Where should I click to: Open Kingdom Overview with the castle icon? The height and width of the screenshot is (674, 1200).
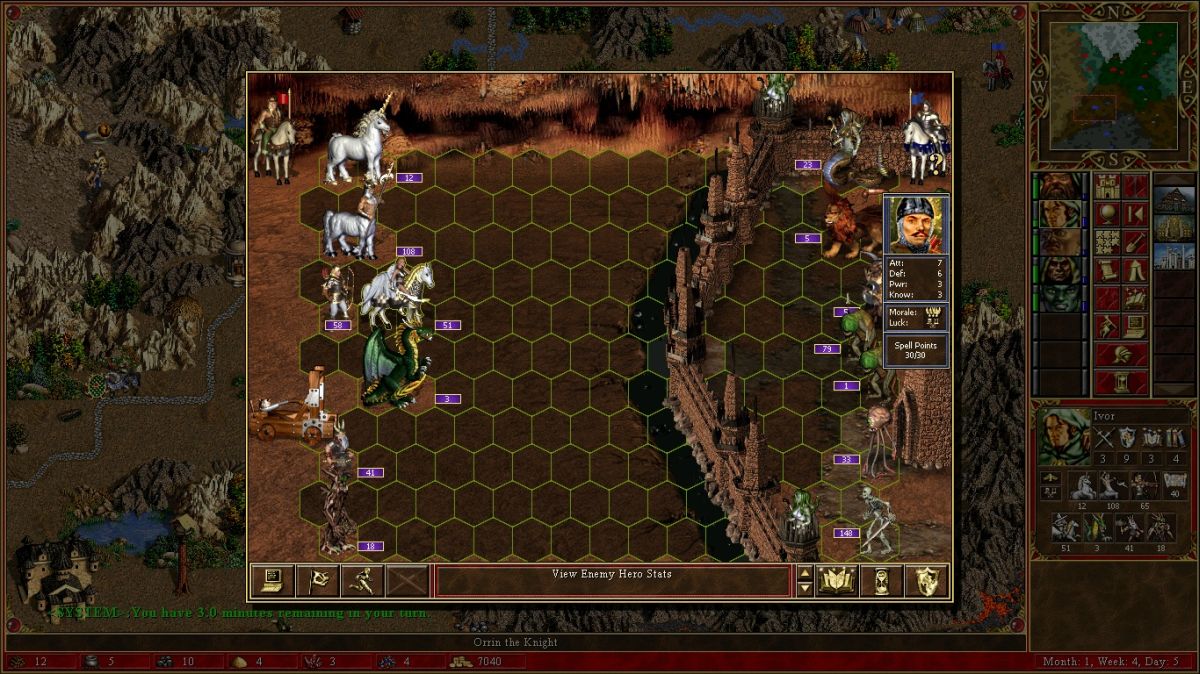click(1107, 186)
